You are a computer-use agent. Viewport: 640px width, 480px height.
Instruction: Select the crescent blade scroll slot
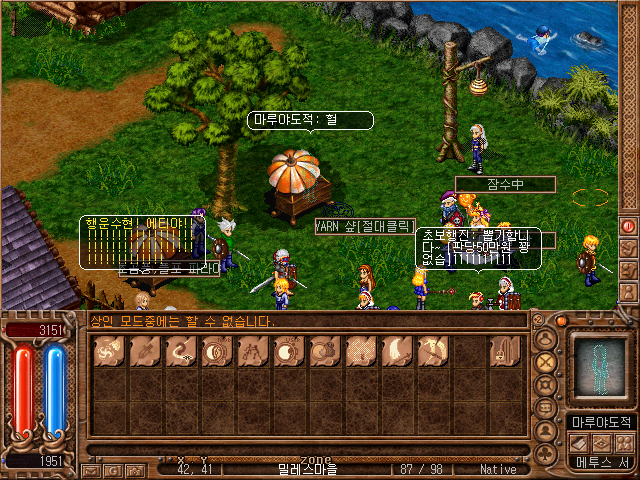pos(395,352)
